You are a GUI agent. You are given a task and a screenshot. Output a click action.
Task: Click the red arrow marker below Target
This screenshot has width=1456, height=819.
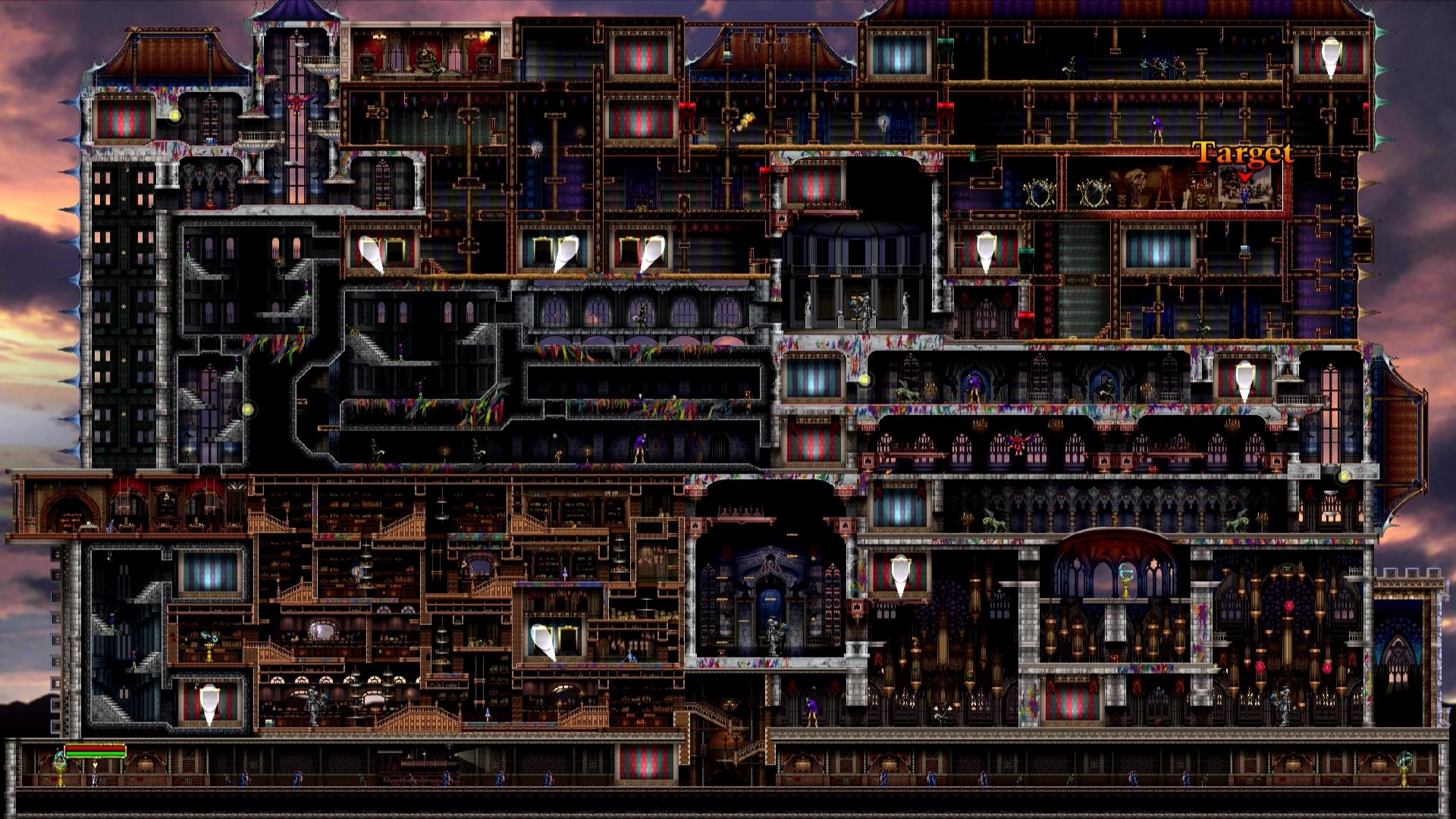(x=1244, y=175)
